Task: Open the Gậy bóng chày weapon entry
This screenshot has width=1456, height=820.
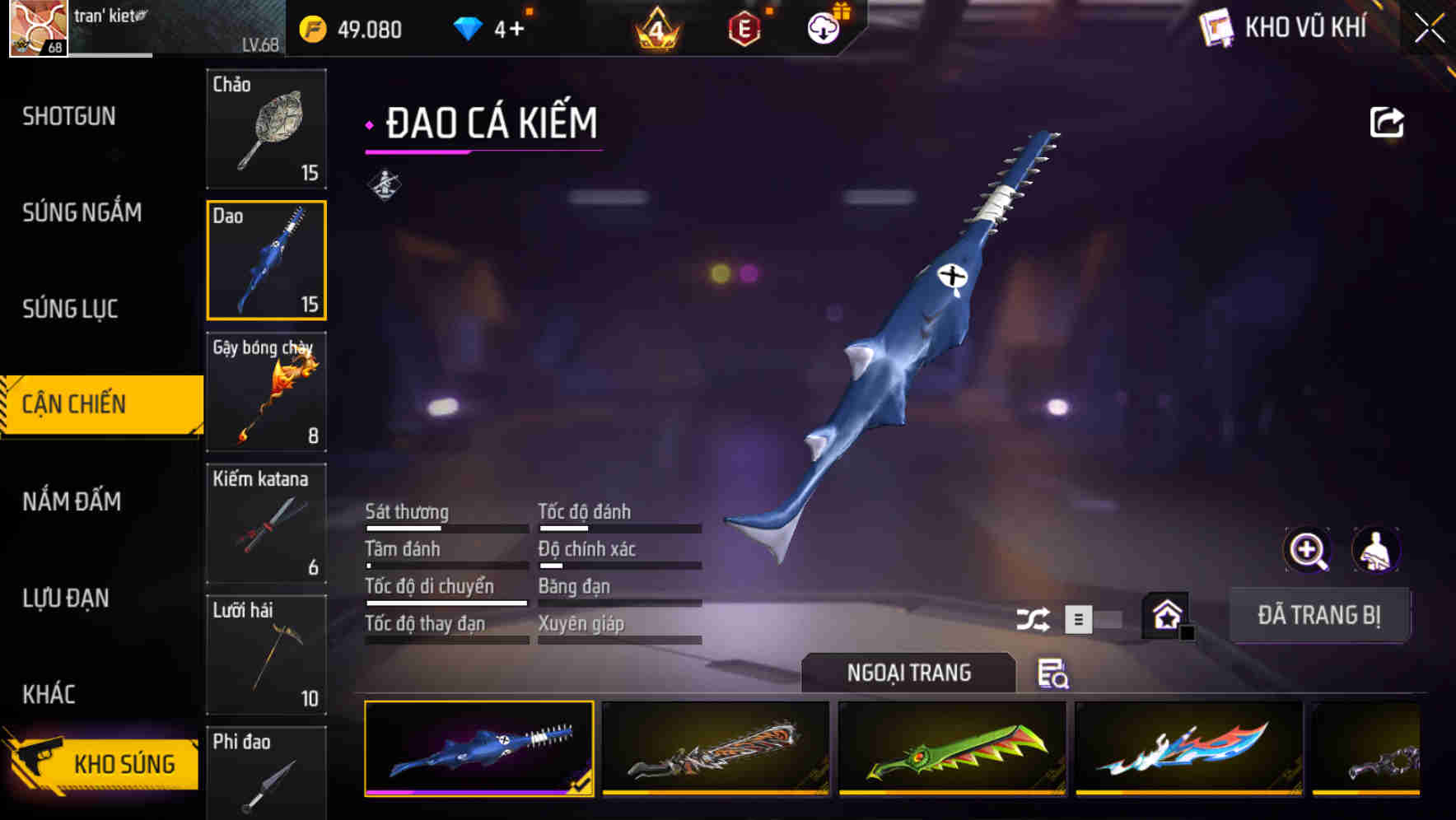Action: (266, 393)
